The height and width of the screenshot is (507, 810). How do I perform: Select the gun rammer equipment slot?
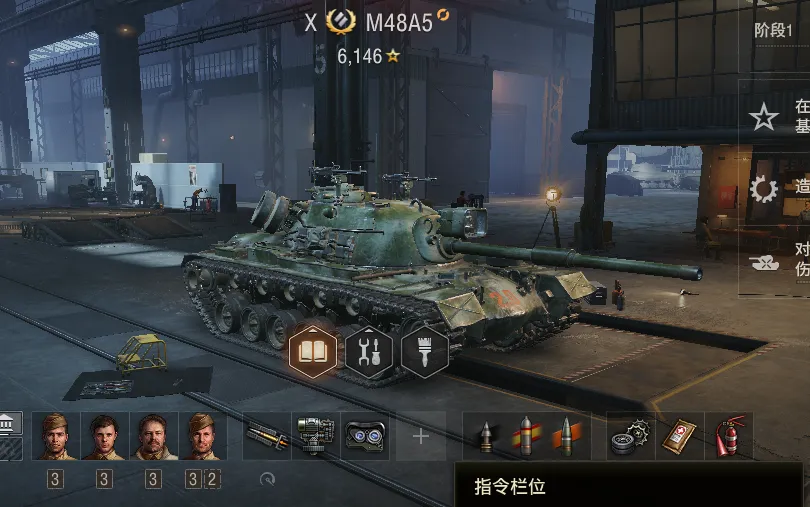coord(266,436)
